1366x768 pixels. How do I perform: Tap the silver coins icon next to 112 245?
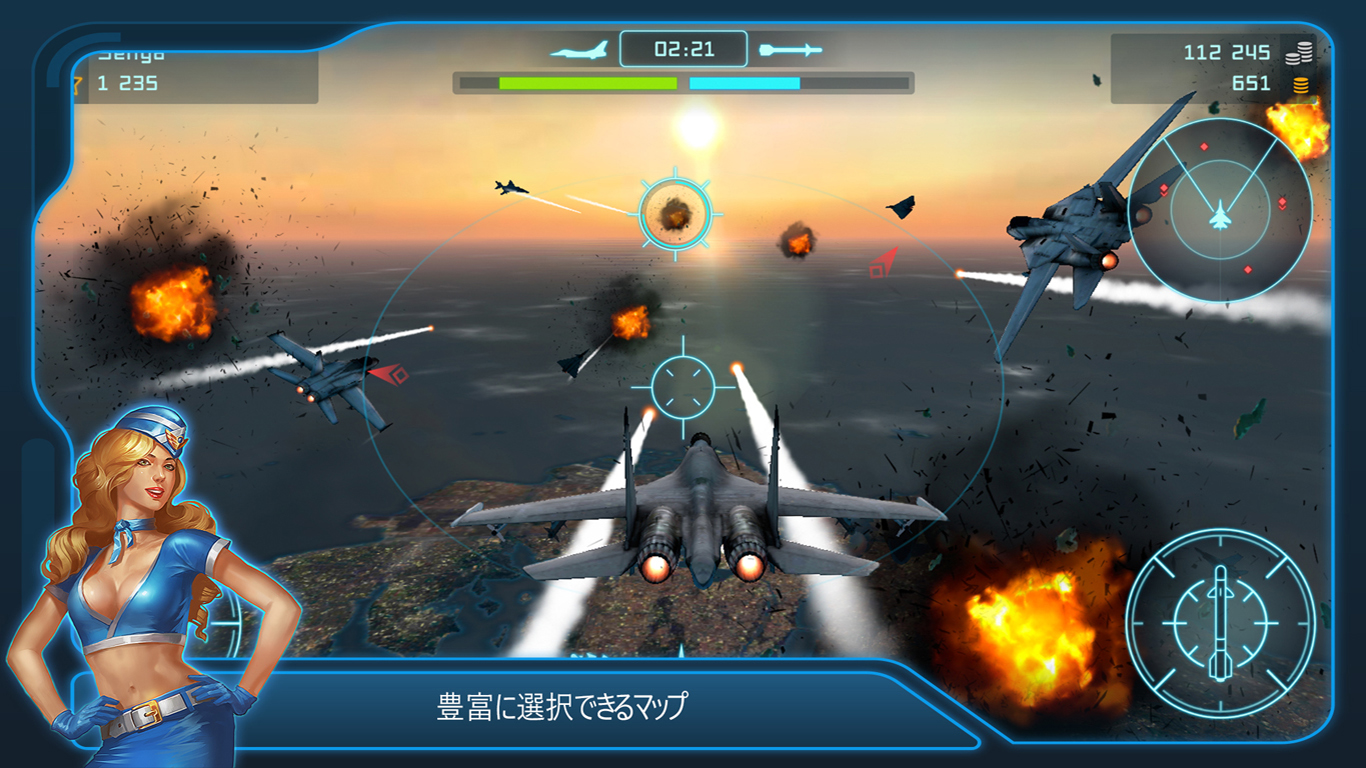pos(1299,51)
